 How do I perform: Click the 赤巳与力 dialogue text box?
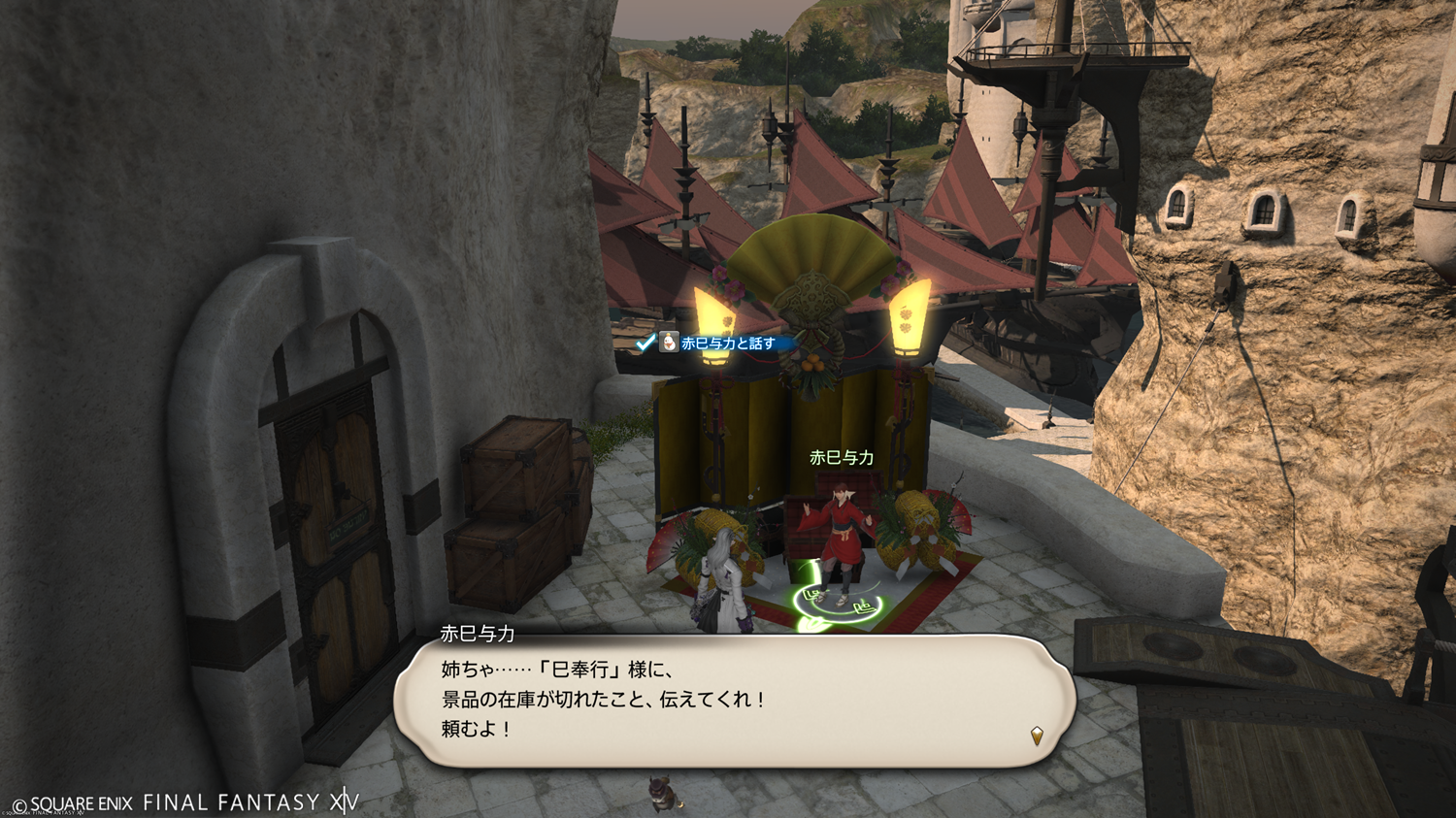[734, 701]
